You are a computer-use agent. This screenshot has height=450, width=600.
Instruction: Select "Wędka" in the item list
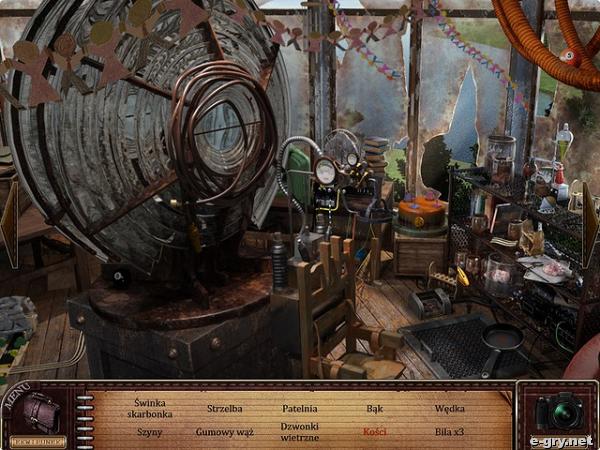point(450,408)
